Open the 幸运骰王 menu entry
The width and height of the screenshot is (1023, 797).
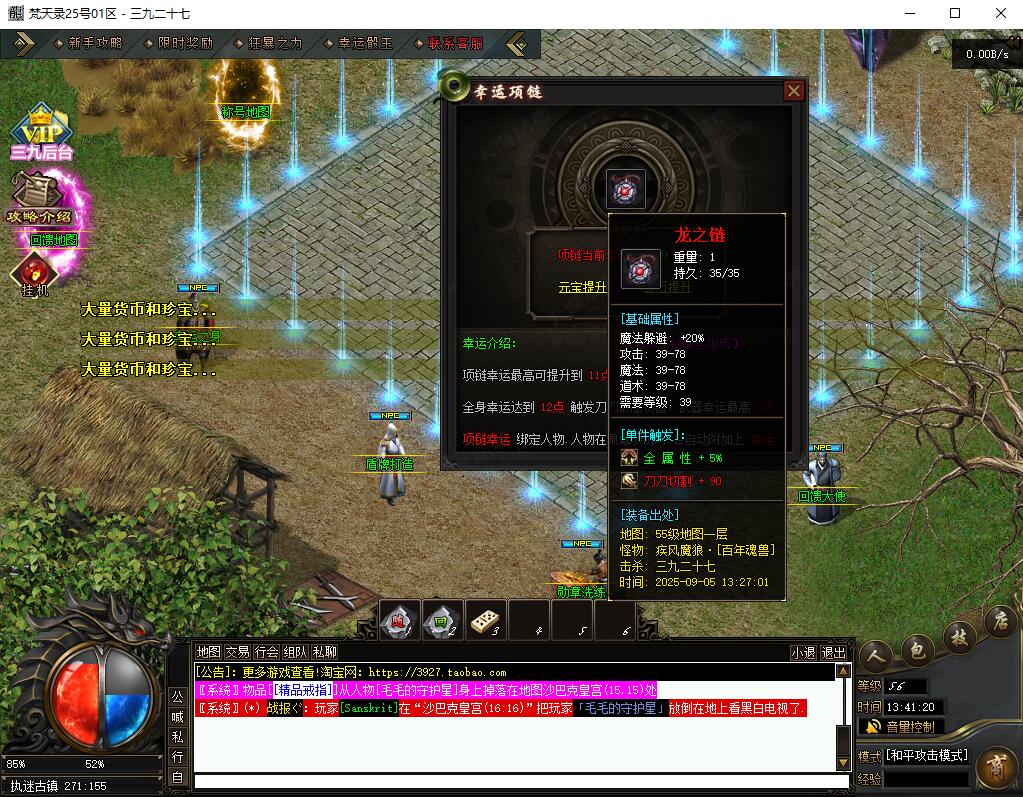point(365,44)
